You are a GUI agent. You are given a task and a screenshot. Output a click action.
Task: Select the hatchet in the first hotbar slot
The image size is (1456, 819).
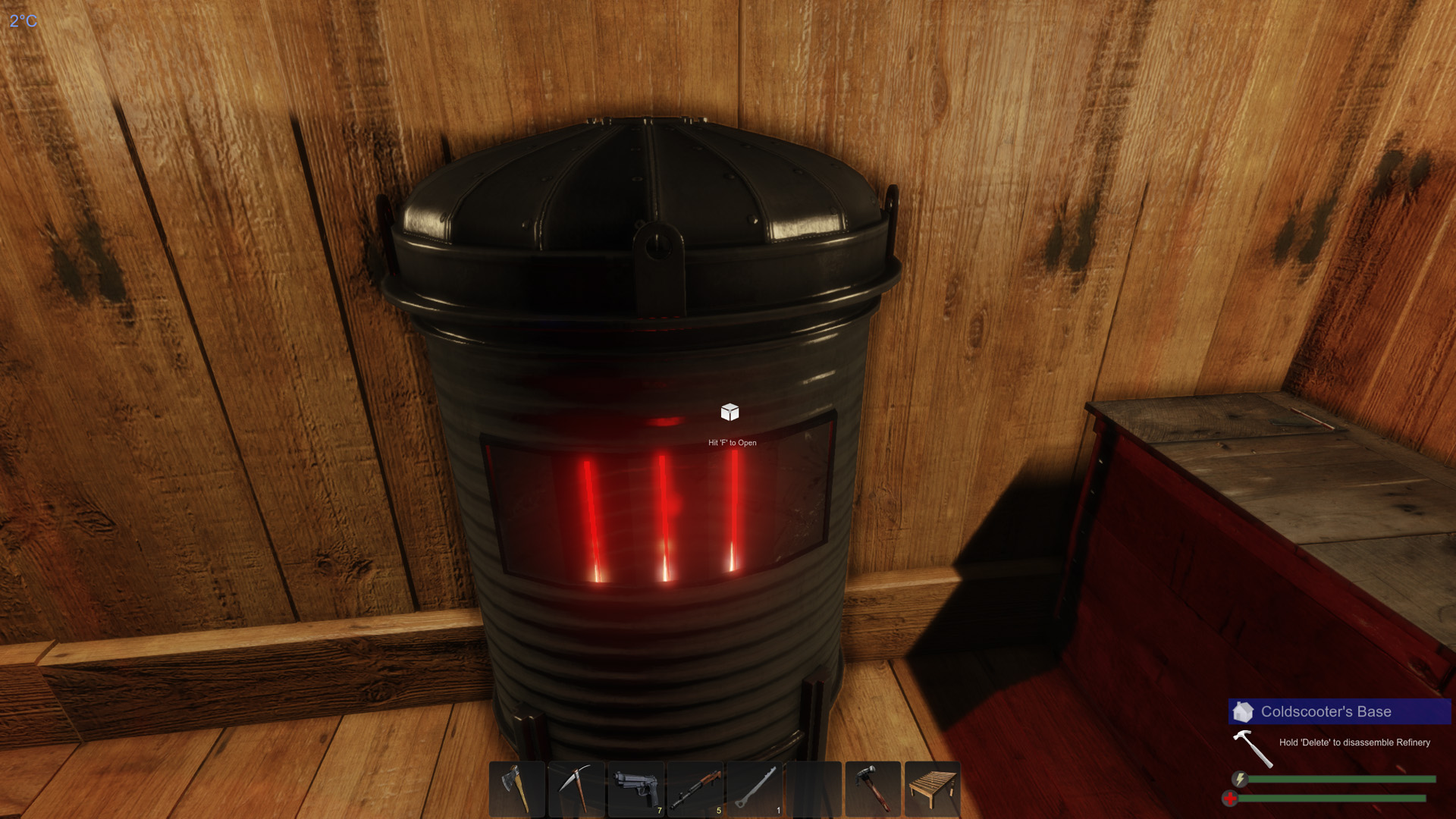point(517,789)
